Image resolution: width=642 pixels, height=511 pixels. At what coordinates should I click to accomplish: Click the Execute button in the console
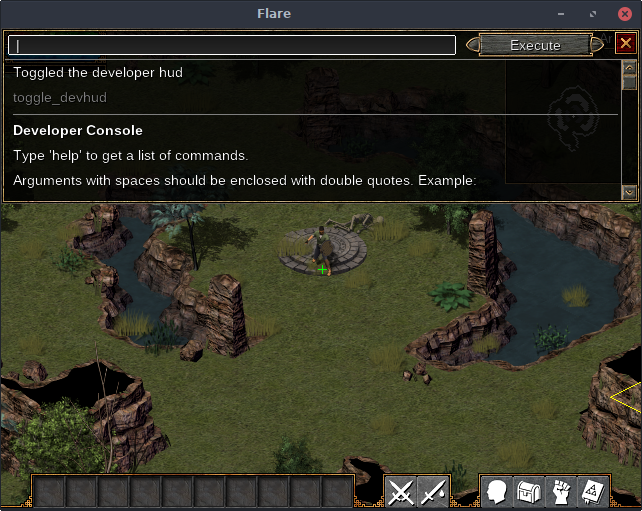(x=535, y=45)
